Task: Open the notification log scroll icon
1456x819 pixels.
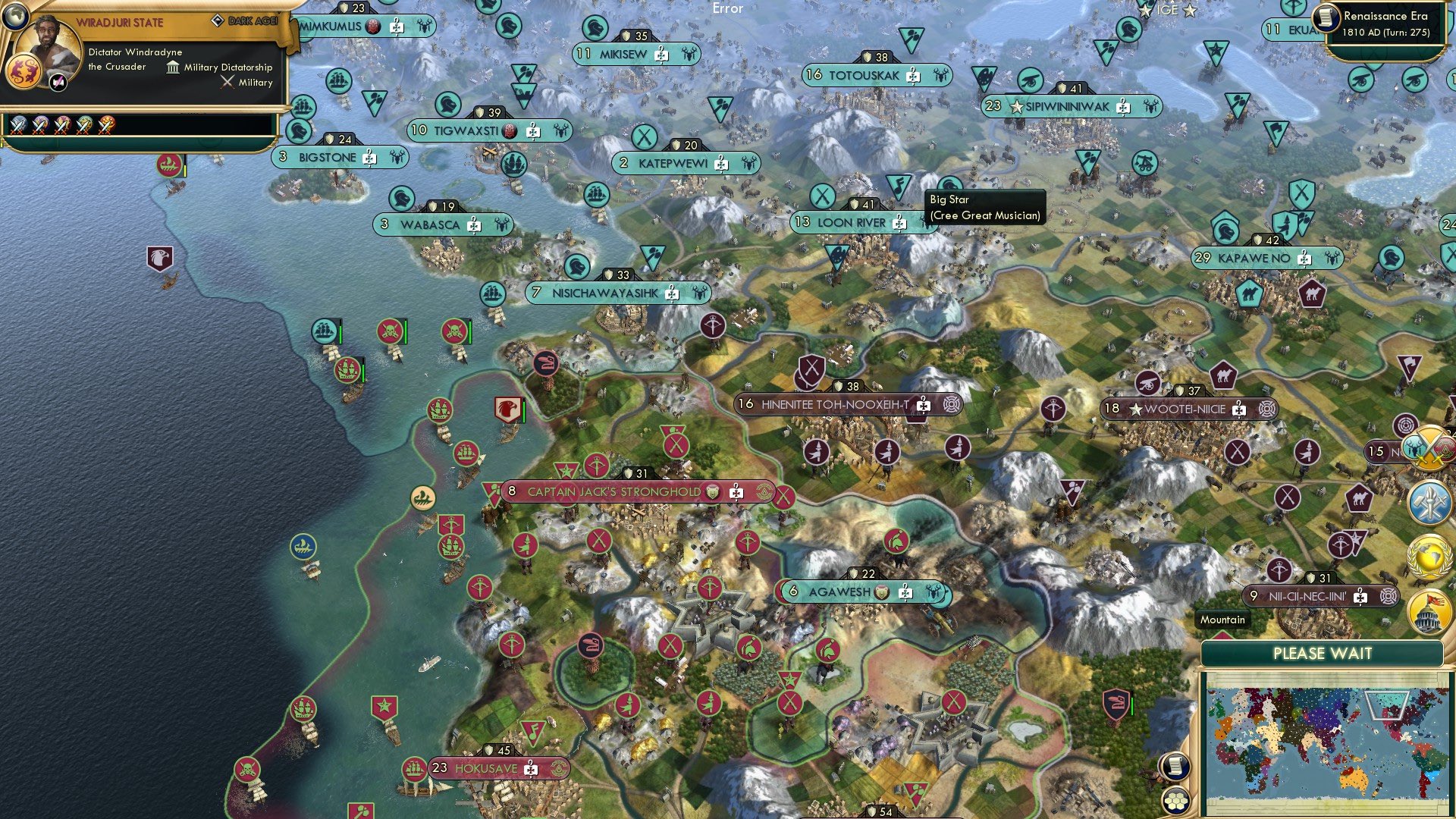Action: 1175,767
